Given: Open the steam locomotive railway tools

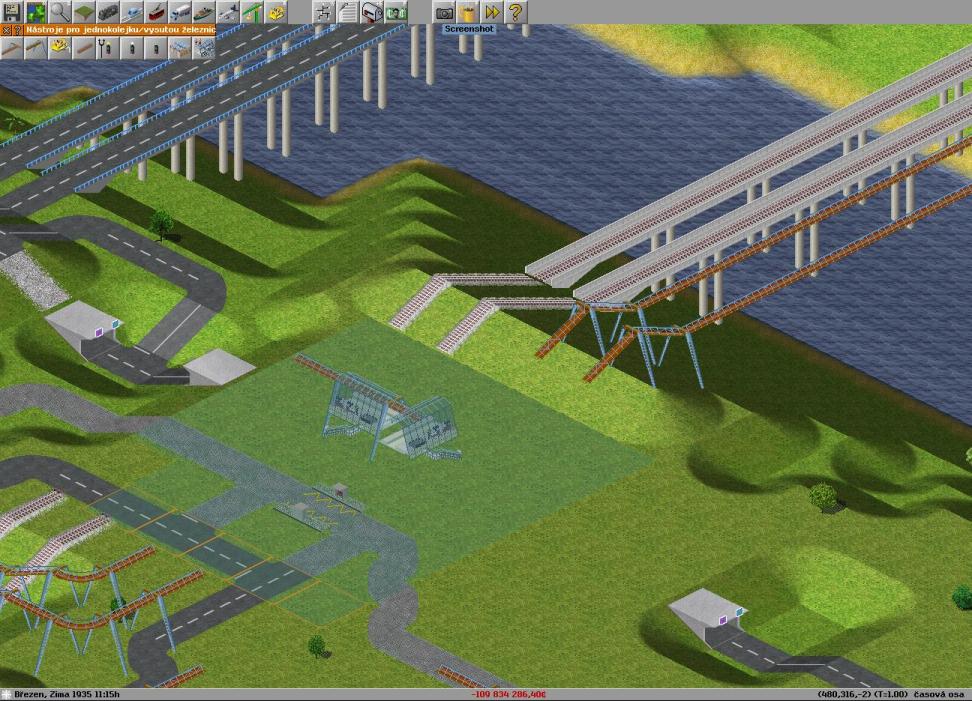Looking at the screenshot, I should [x=108, y=12].
